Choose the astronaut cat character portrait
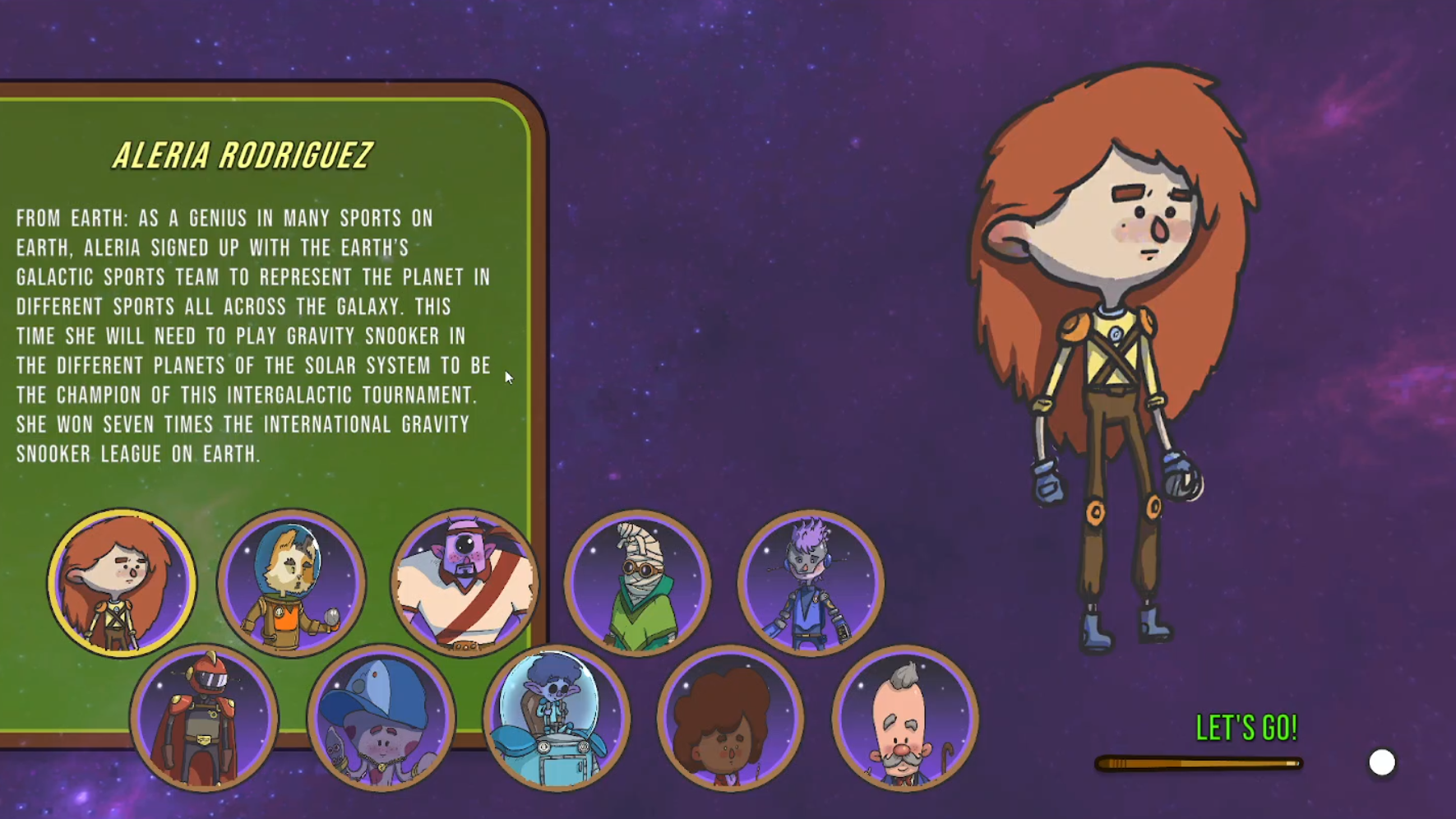 292,582
